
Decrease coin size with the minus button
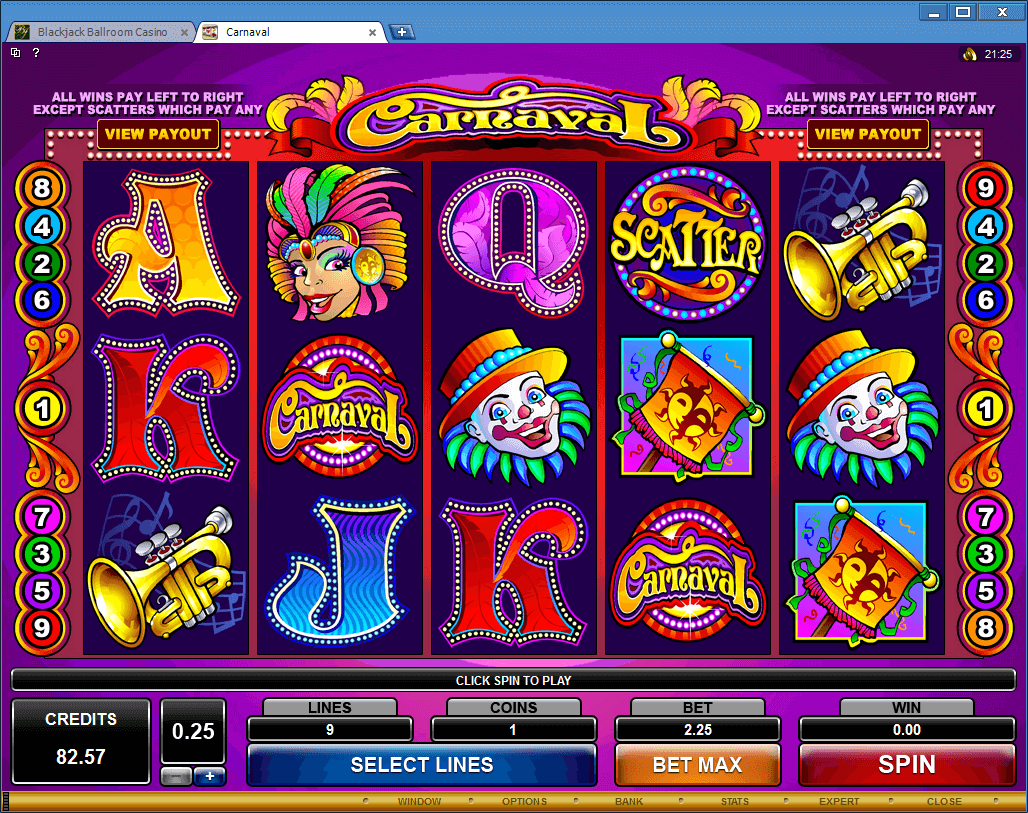176,777
